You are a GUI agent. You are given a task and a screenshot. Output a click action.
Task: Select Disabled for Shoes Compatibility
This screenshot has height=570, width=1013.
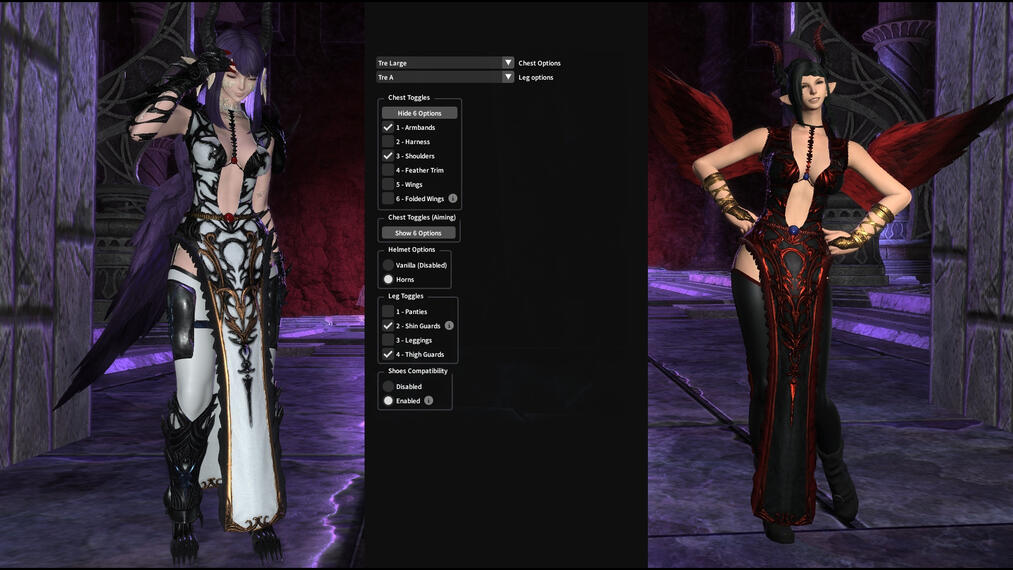click(388, 386)
